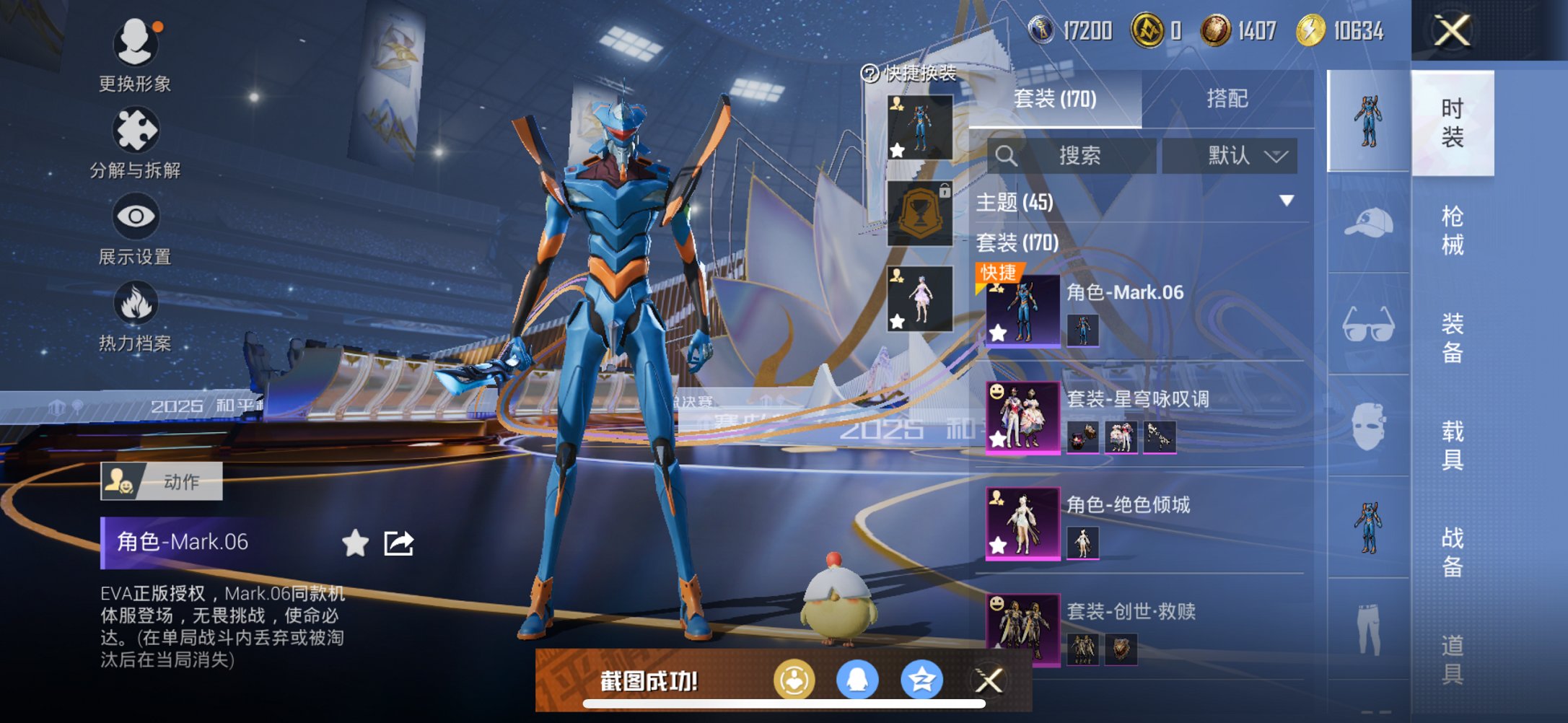Open 展示设置 display settings

[135, 228]
